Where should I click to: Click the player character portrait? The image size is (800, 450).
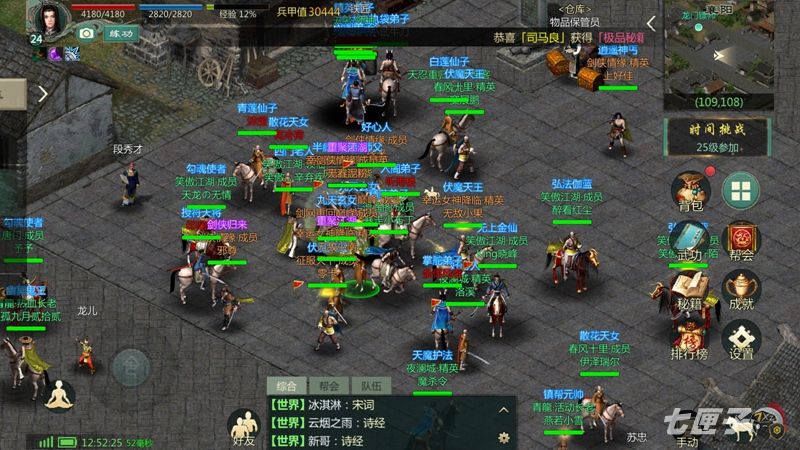[x=48, y=18]
